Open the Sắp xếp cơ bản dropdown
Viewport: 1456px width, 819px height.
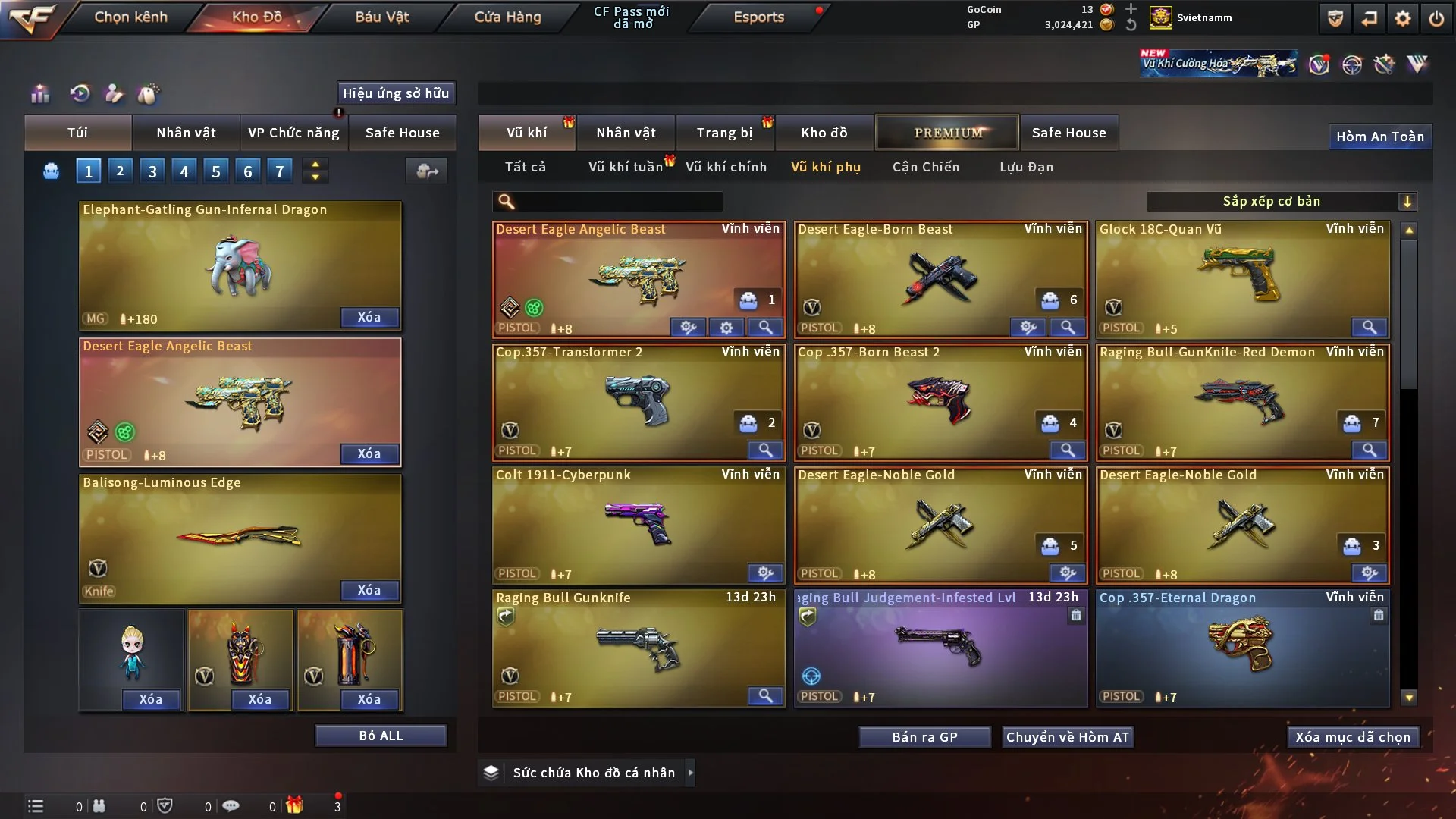tap(1281, 201)
